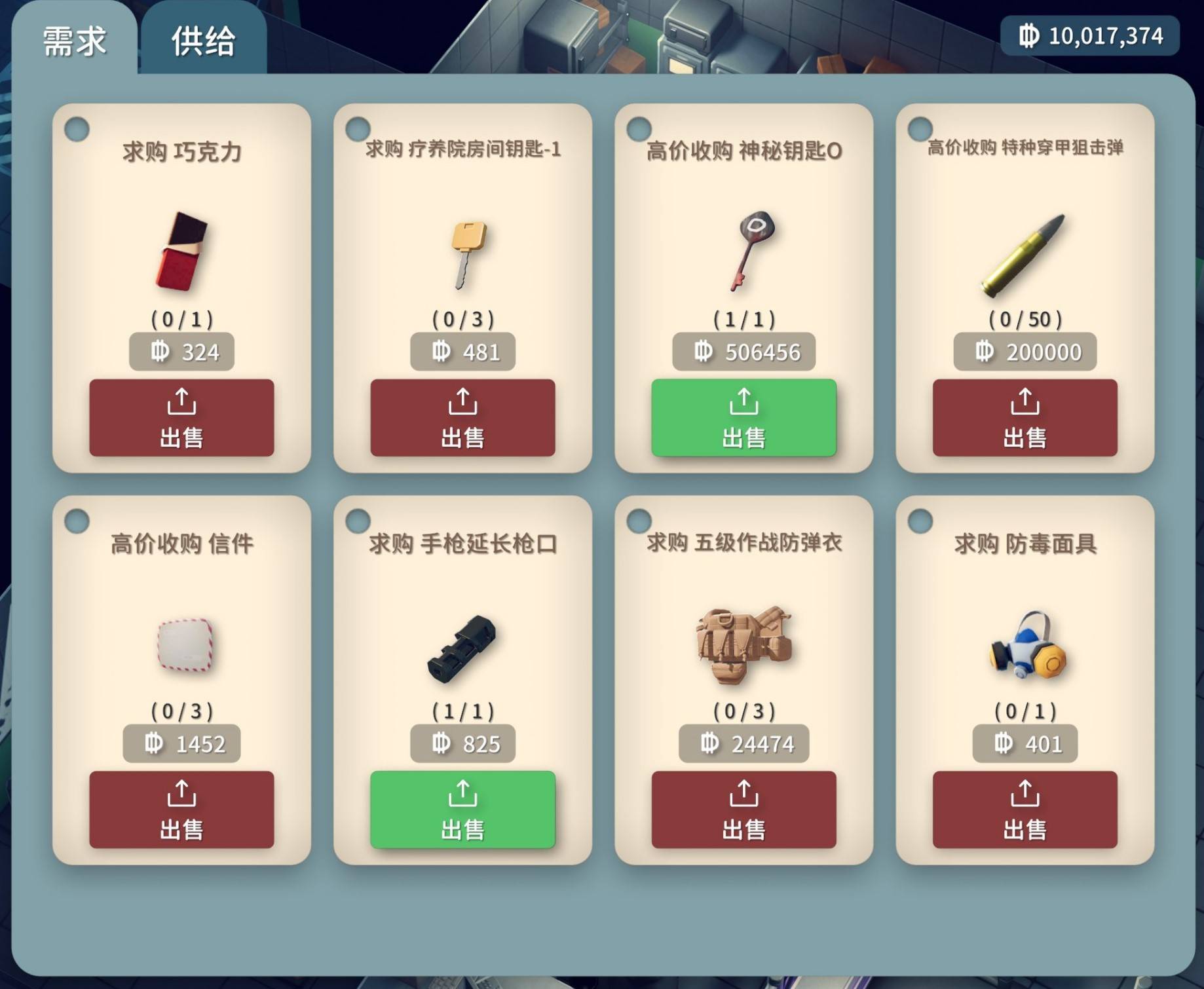The width and height of the screenshot is (1204, 989).
Task: Select the tan combat body armor icon
Action: click(x=743, y=644)
